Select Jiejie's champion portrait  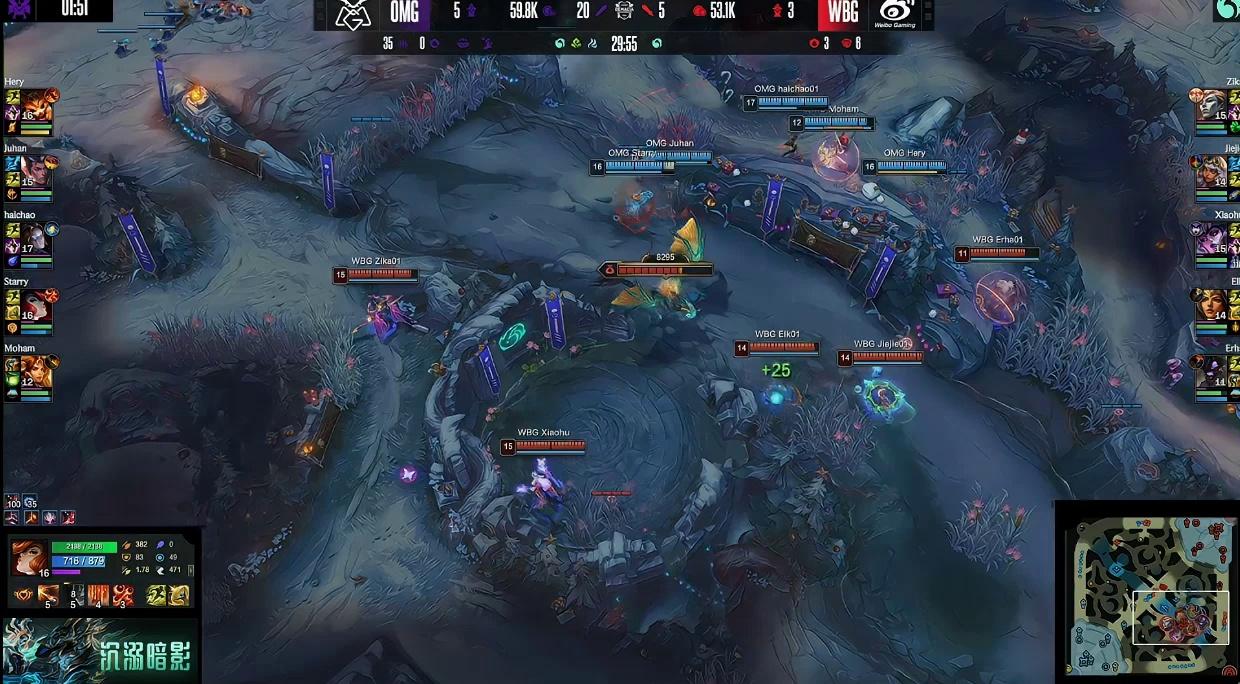[x=1212, y=170]
